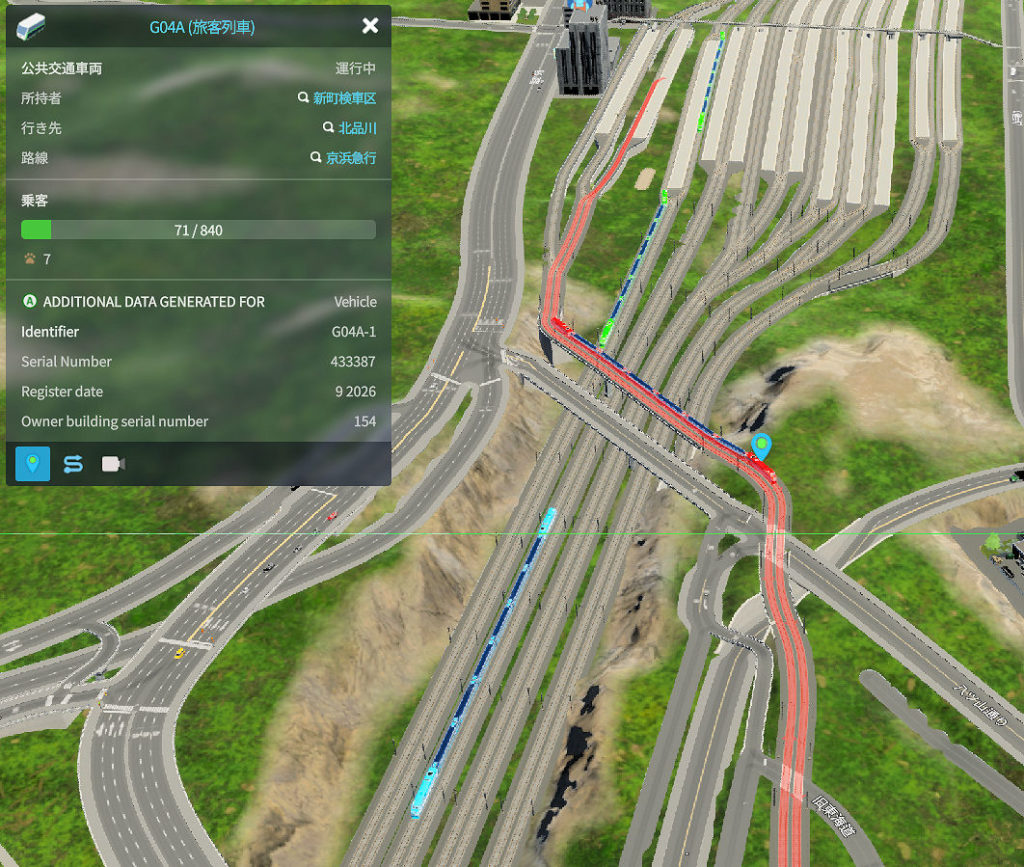Click the blue map pin on the train
Image resolution: width=1024 pixels, height=867 pixels.
(x=762, y=446)
